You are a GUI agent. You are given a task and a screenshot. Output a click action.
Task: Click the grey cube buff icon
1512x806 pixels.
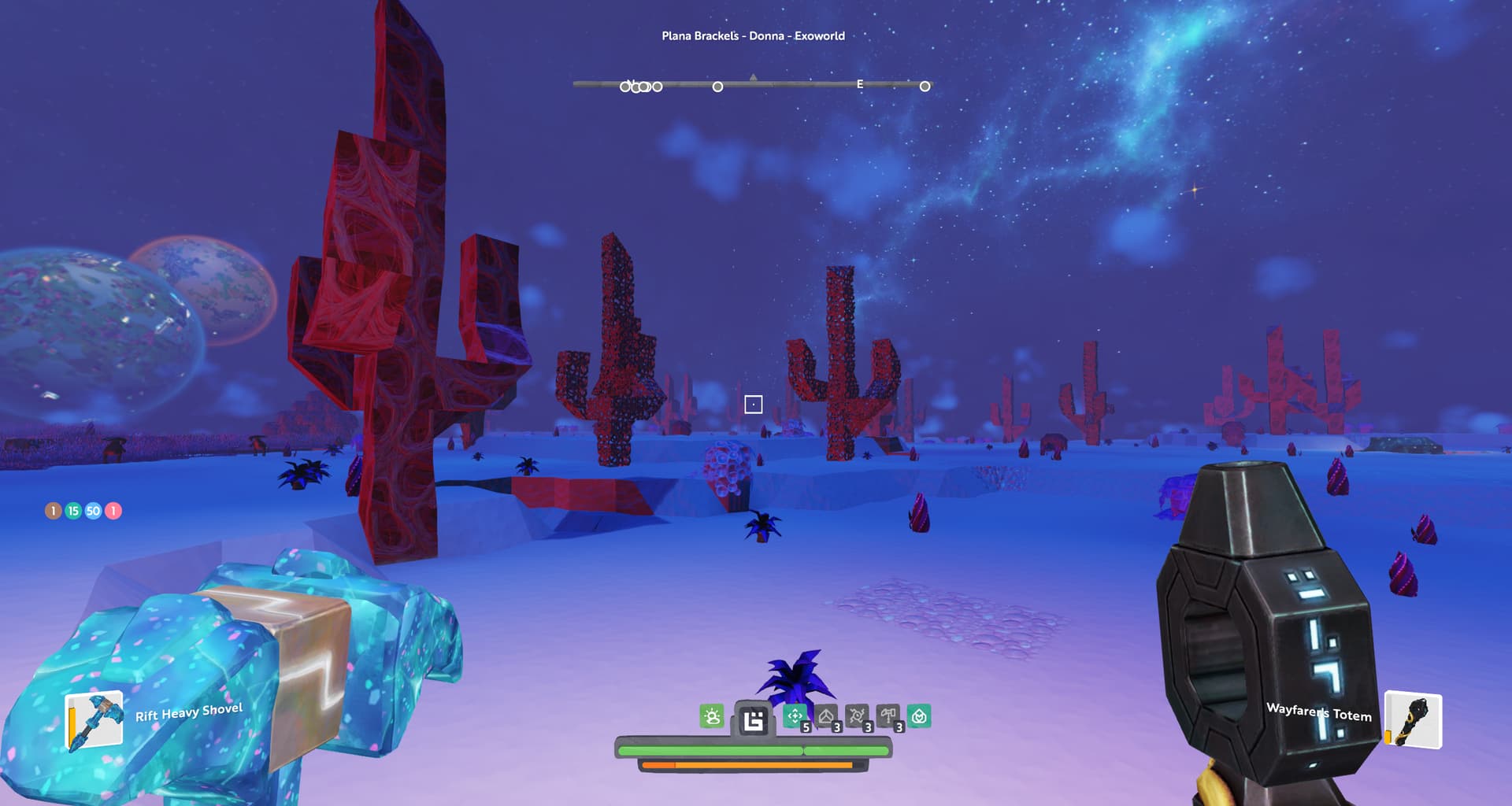pyautogui.click(x=826, y=716)
